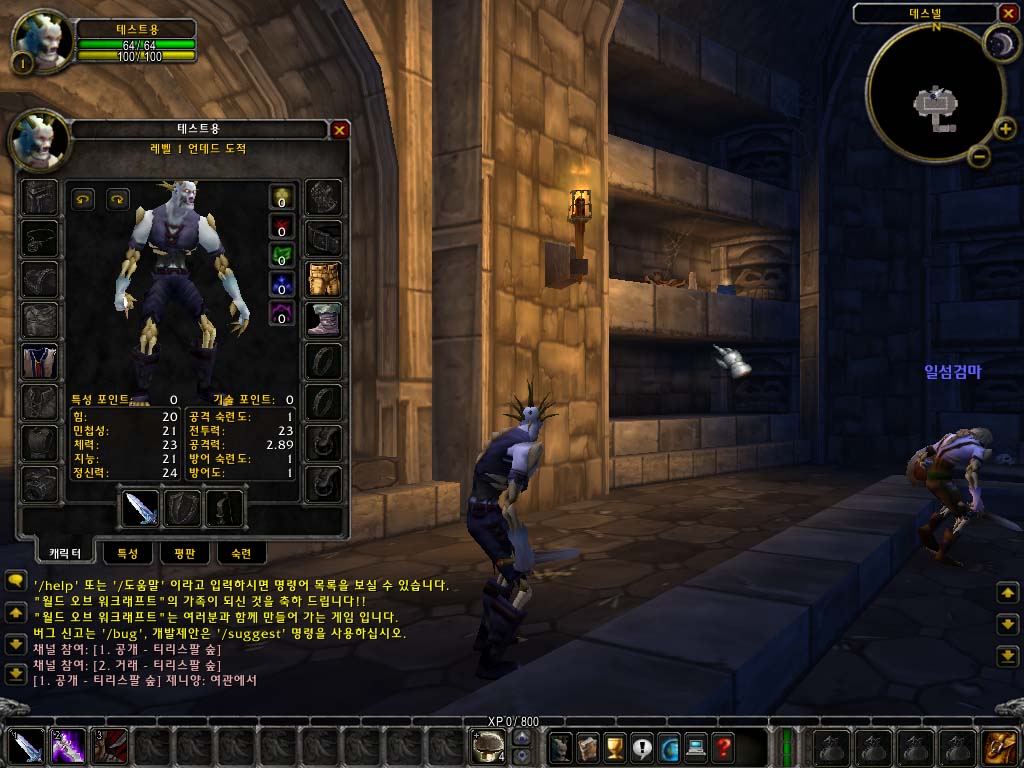Image resolution: width=1024 pixels, height=768 pixels.
Task: Close the minimap with the X button
Action: point(1008,13)
